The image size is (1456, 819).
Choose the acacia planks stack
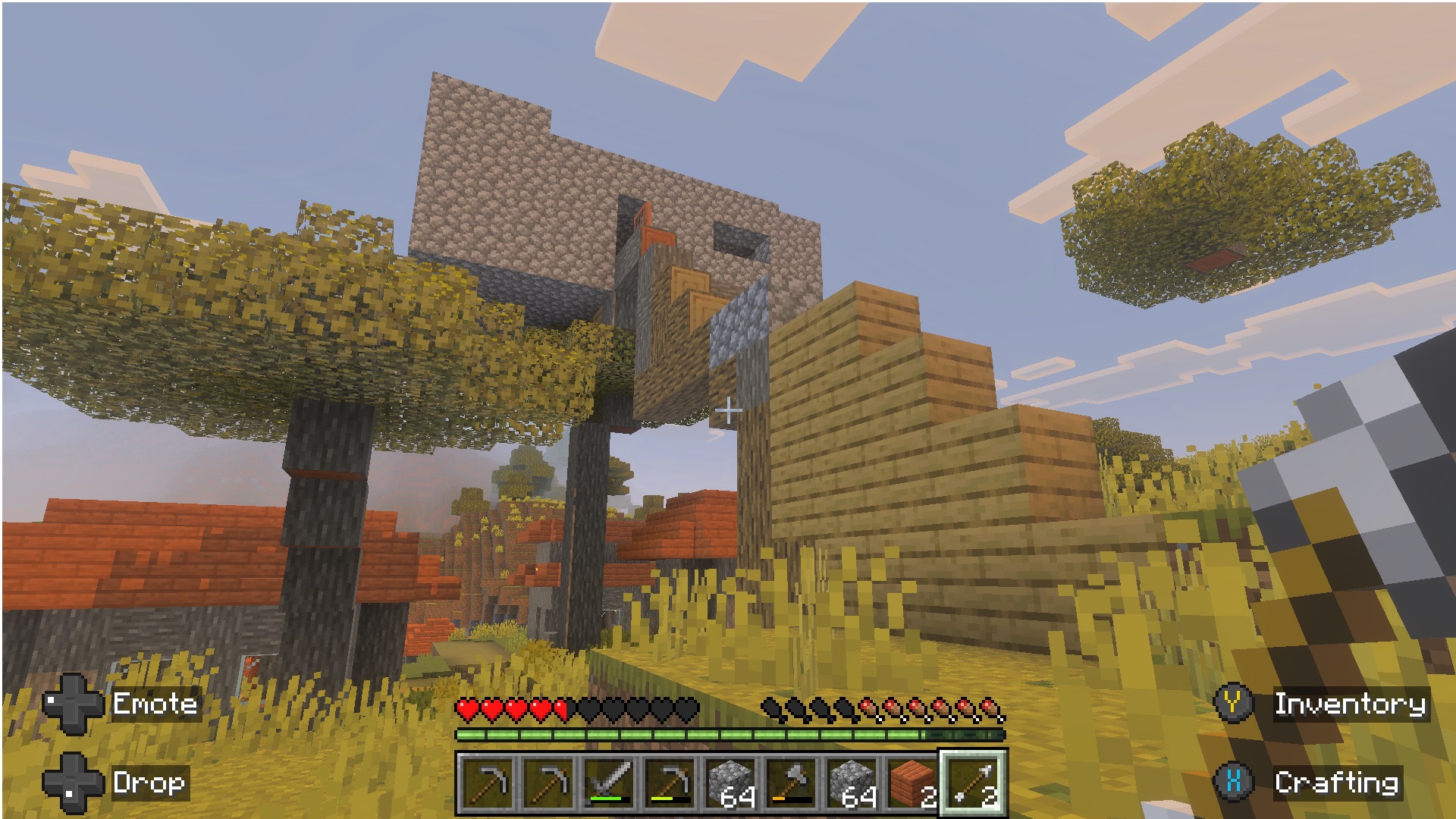912,783
